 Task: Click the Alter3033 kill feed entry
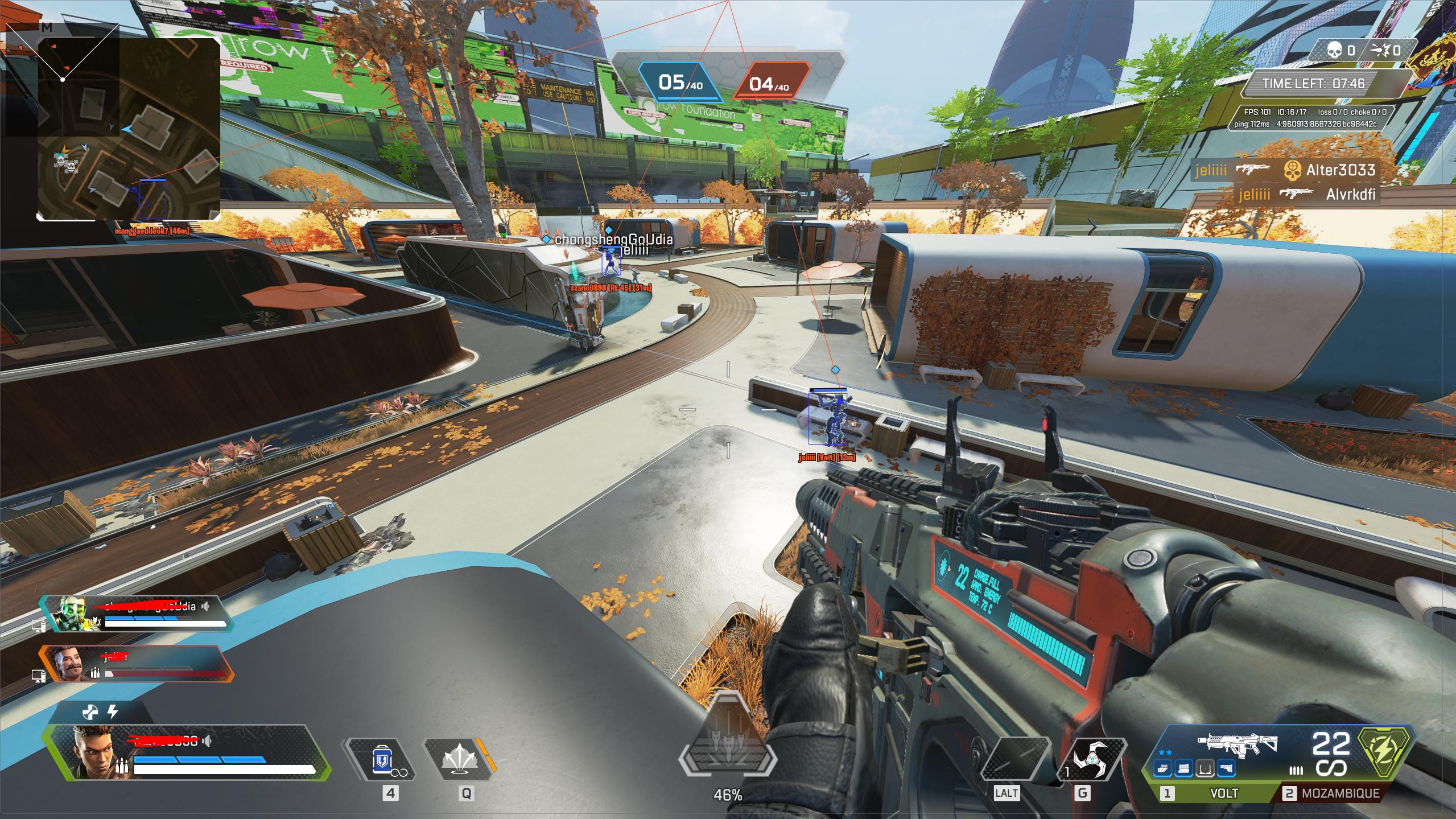[x=1285, y=170]
